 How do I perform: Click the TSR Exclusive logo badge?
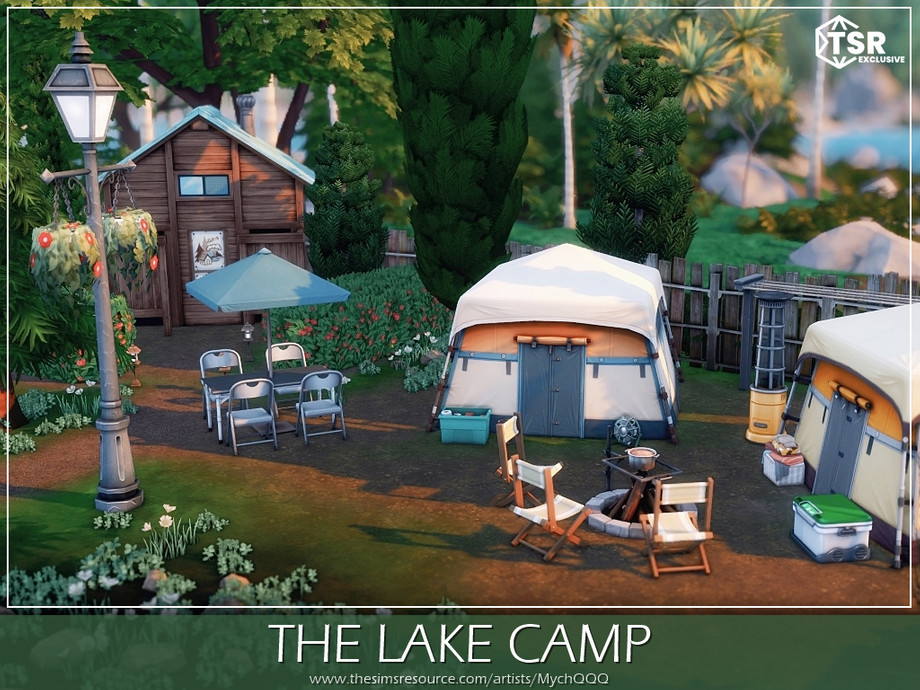click(x=859, y=43)
